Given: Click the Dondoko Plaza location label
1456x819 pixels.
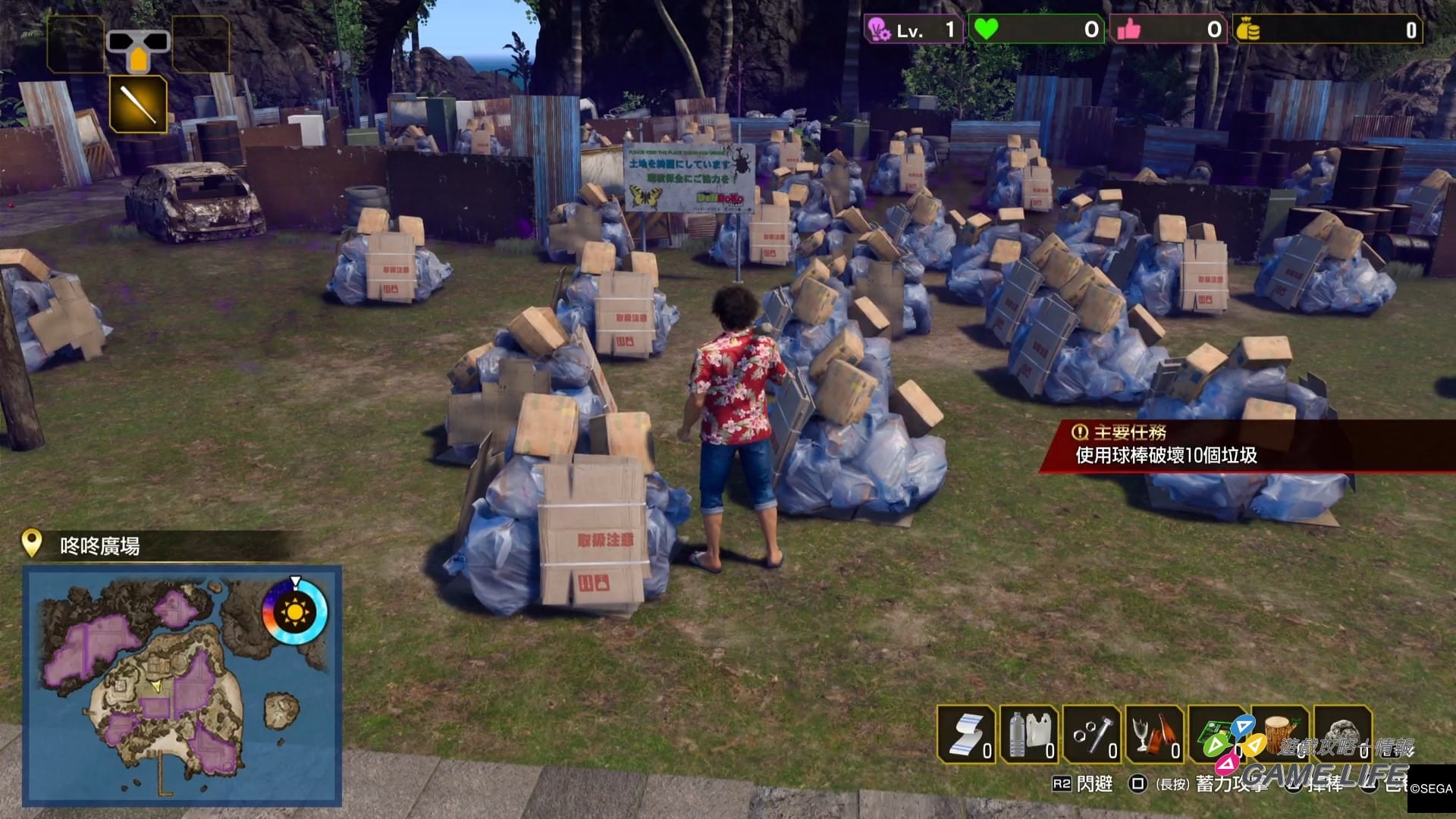Looking at the screenshot, I should click(99, 546).
